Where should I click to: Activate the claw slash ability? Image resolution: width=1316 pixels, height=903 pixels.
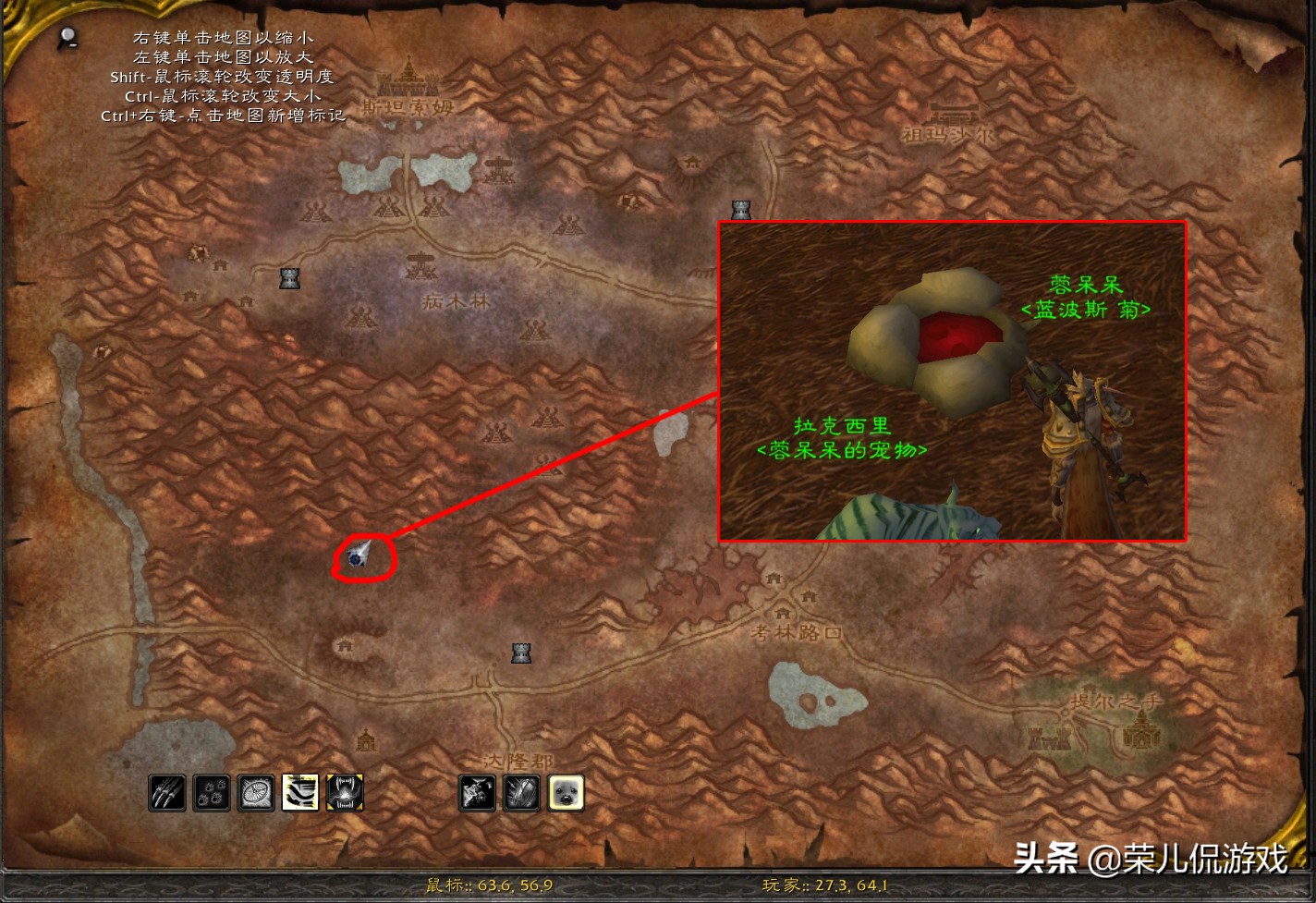coord(167,793)
